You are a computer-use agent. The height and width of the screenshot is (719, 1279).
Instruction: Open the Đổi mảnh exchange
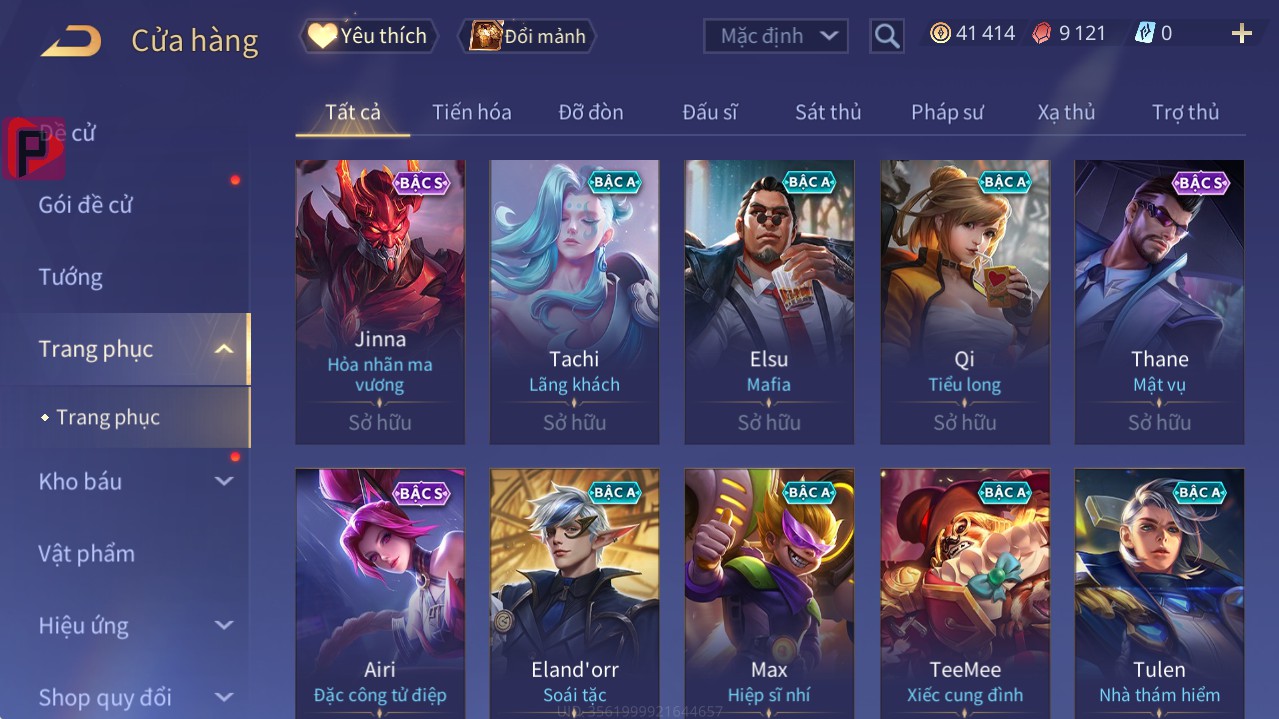pyautogui.click(x=528, y=36)
